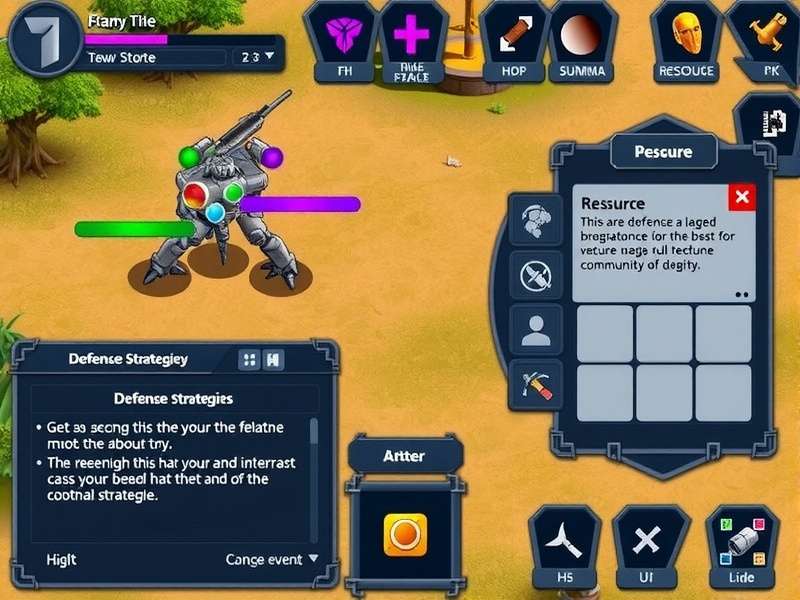Image resolution: width=800 pixels, height=600 pixels.
Task: Click the Higlt button in Defense panel
Action: pyautogui.click(x=62, y=559)
